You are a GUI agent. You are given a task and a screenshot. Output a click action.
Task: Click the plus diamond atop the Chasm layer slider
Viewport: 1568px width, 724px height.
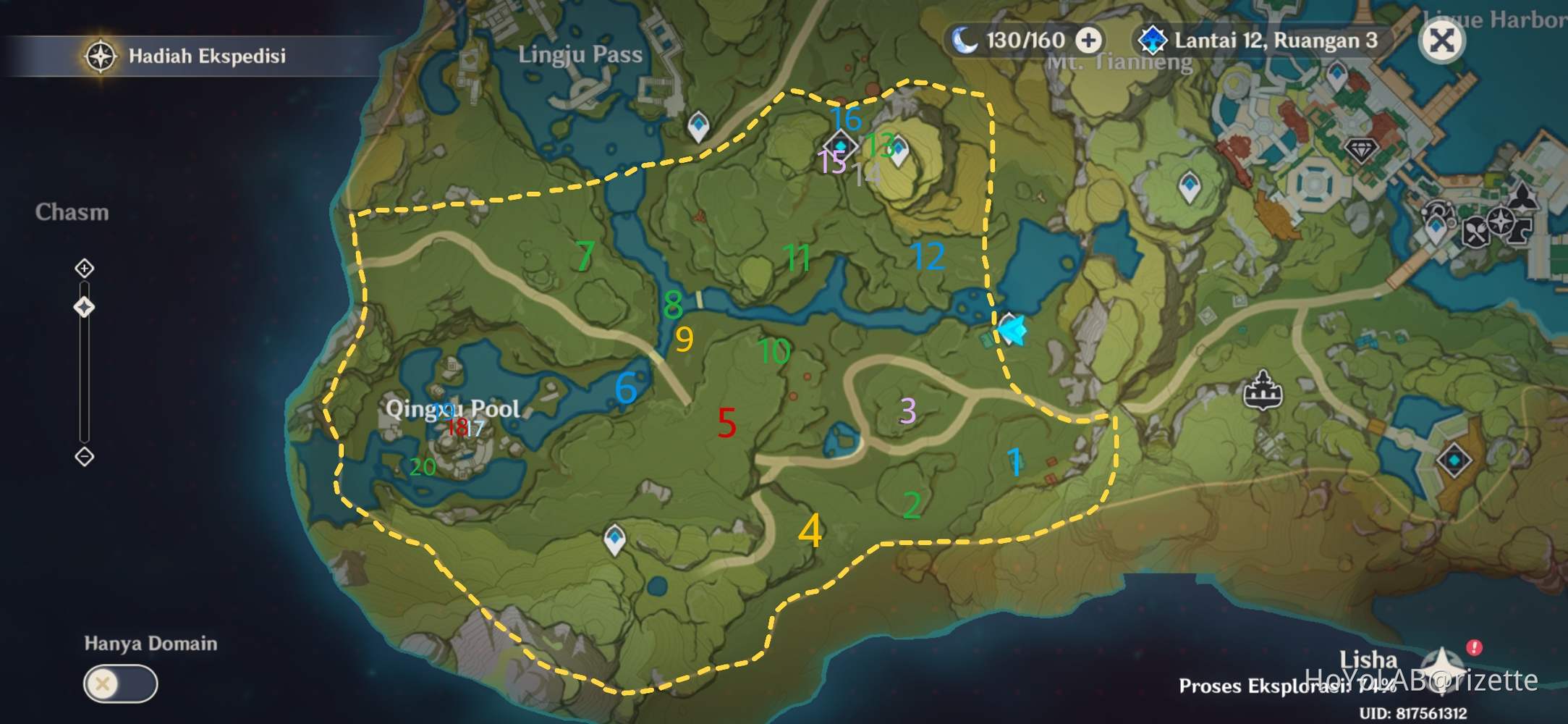[x=85, y=267]
